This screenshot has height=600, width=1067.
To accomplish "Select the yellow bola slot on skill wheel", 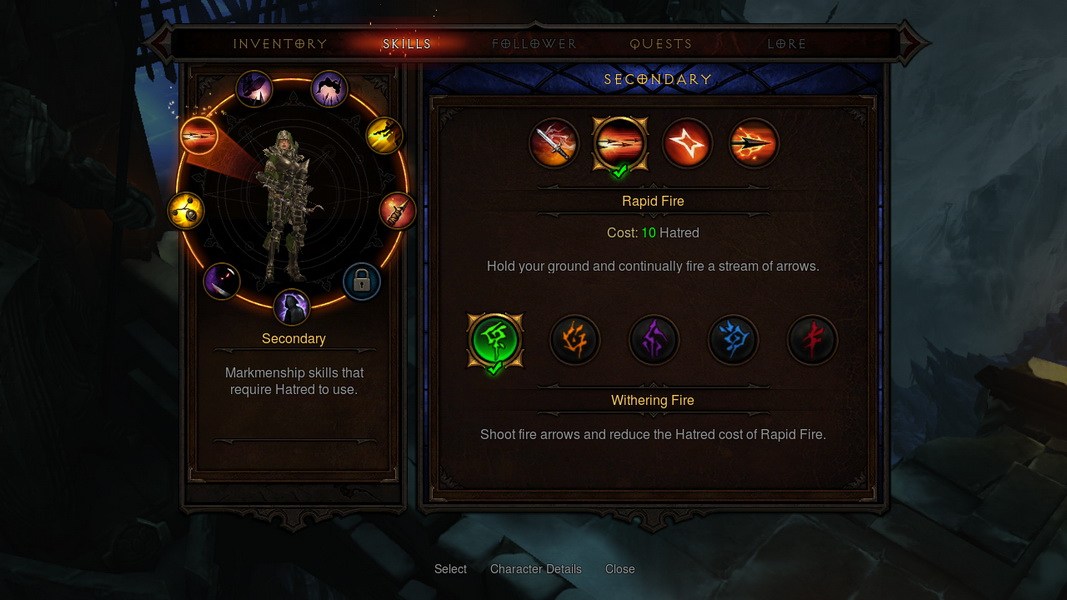I will point(187,210).
